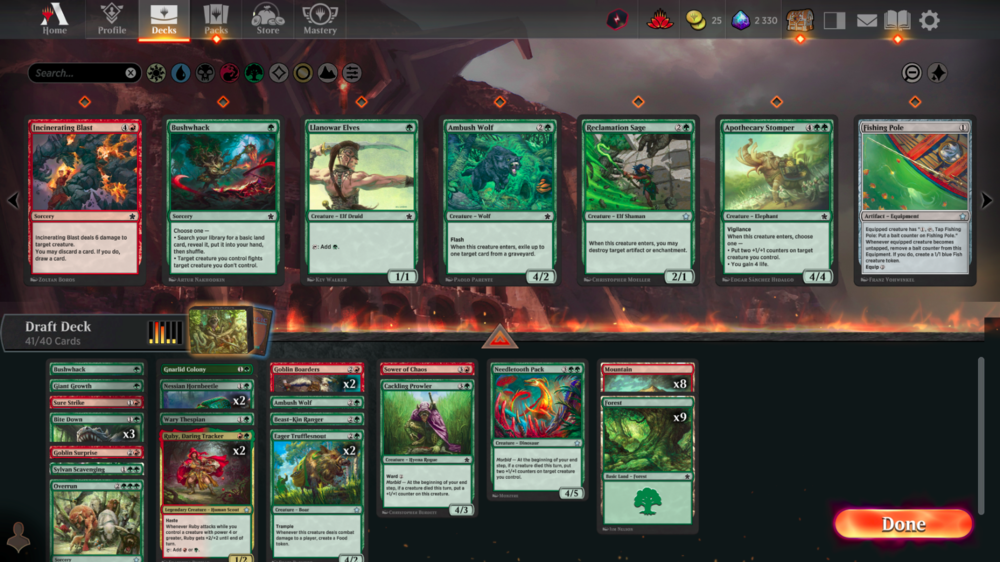Viewport: 1000px width, 562px height.
Task: Filter cards by green mana
Action: click(254, 73)
